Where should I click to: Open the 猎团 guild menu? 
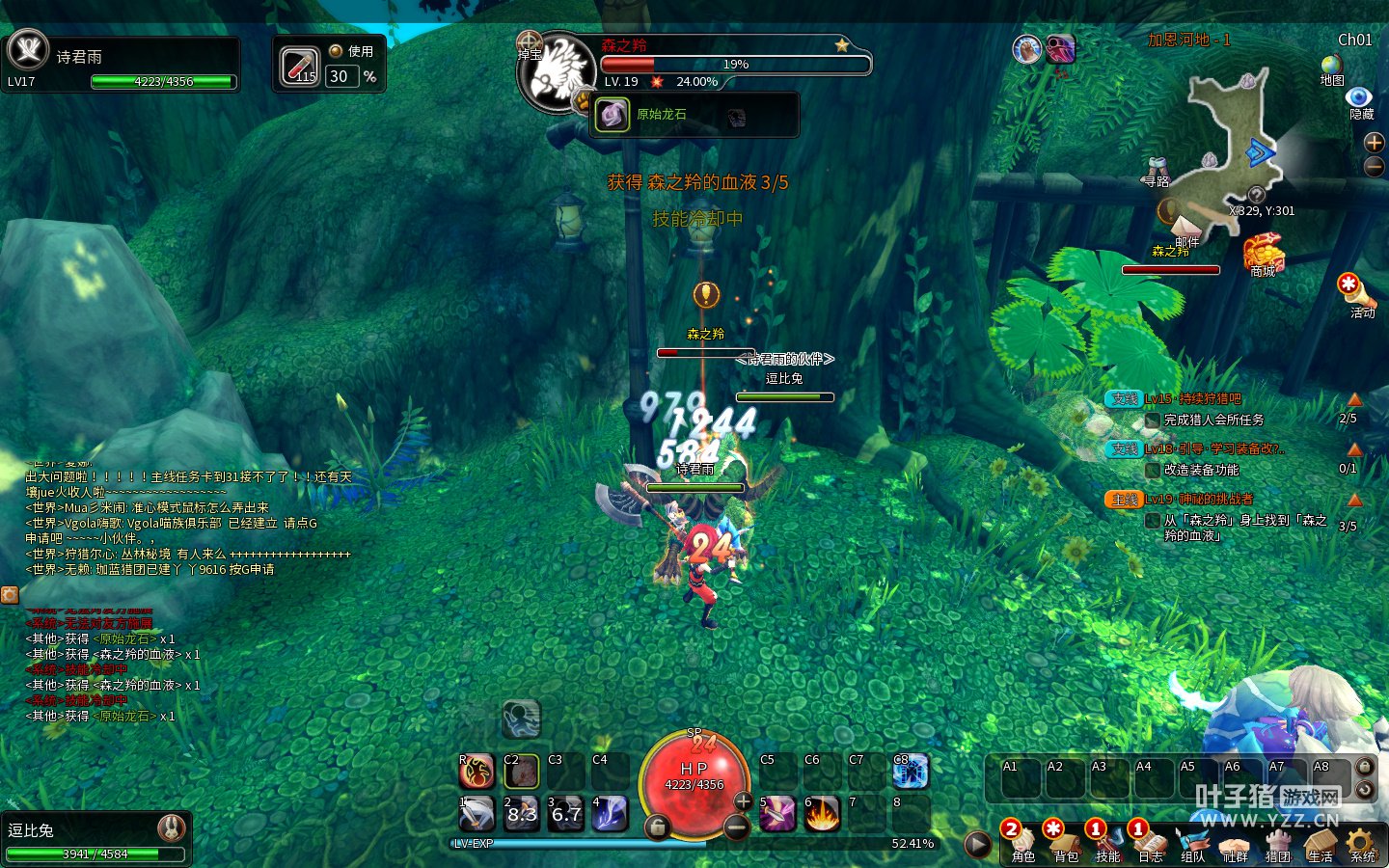coord(1278,842)
